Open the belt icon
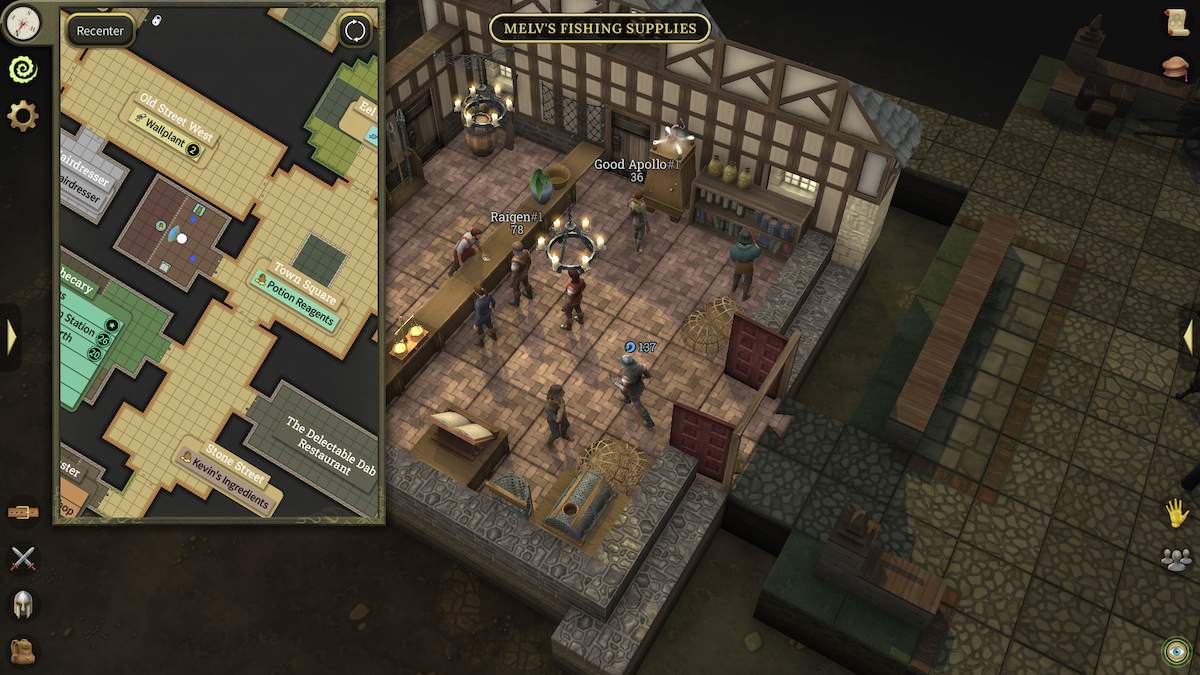 (22, 512)
